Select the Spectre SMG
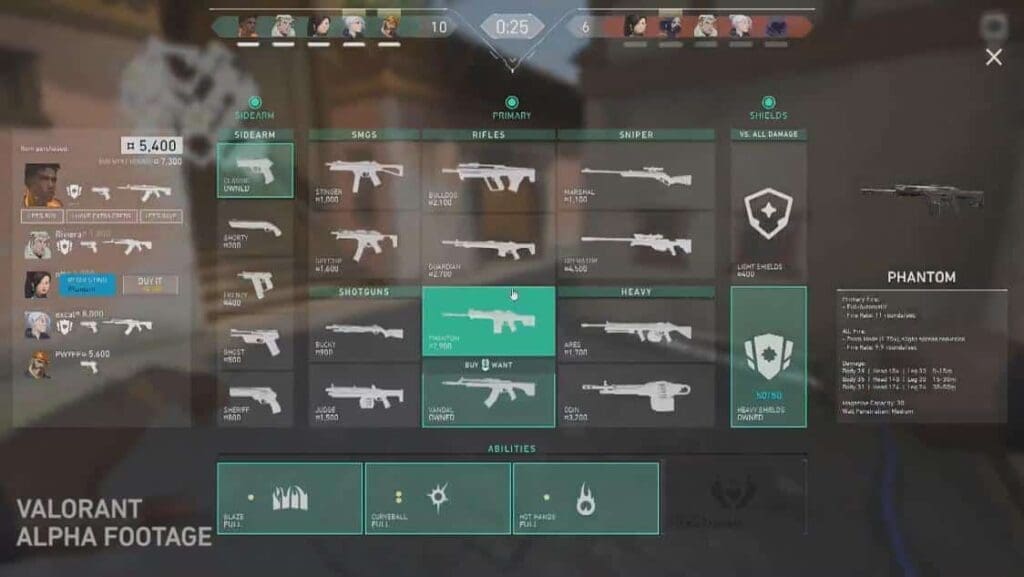The height and width of the screenshot is (577, 1024). click(364, 243)
